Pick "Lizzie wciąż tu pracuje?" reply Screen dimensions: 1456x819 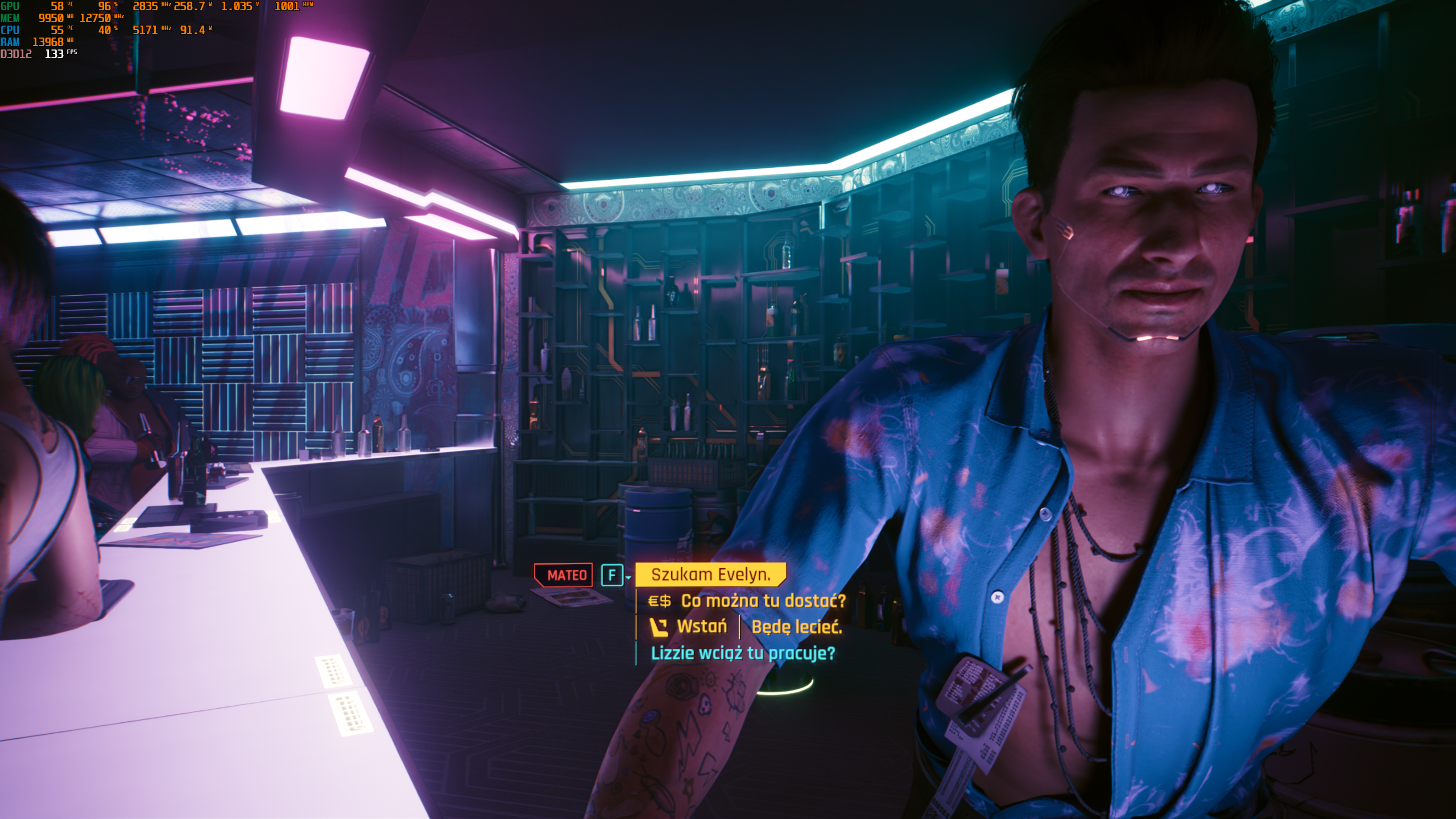click(x=742, y=653)
